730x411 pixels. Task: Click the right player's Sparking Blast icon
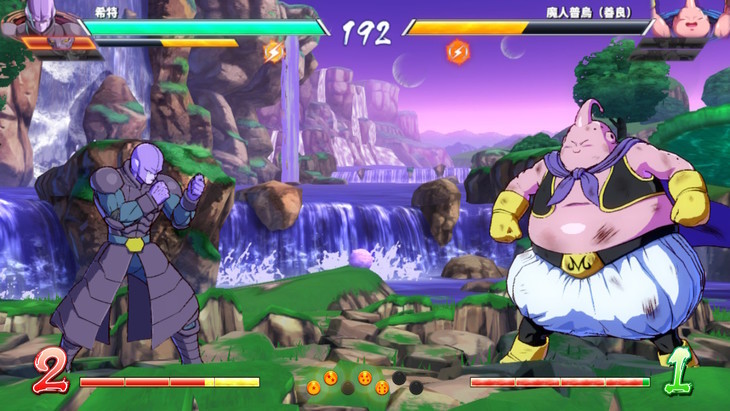click(457, 51)
